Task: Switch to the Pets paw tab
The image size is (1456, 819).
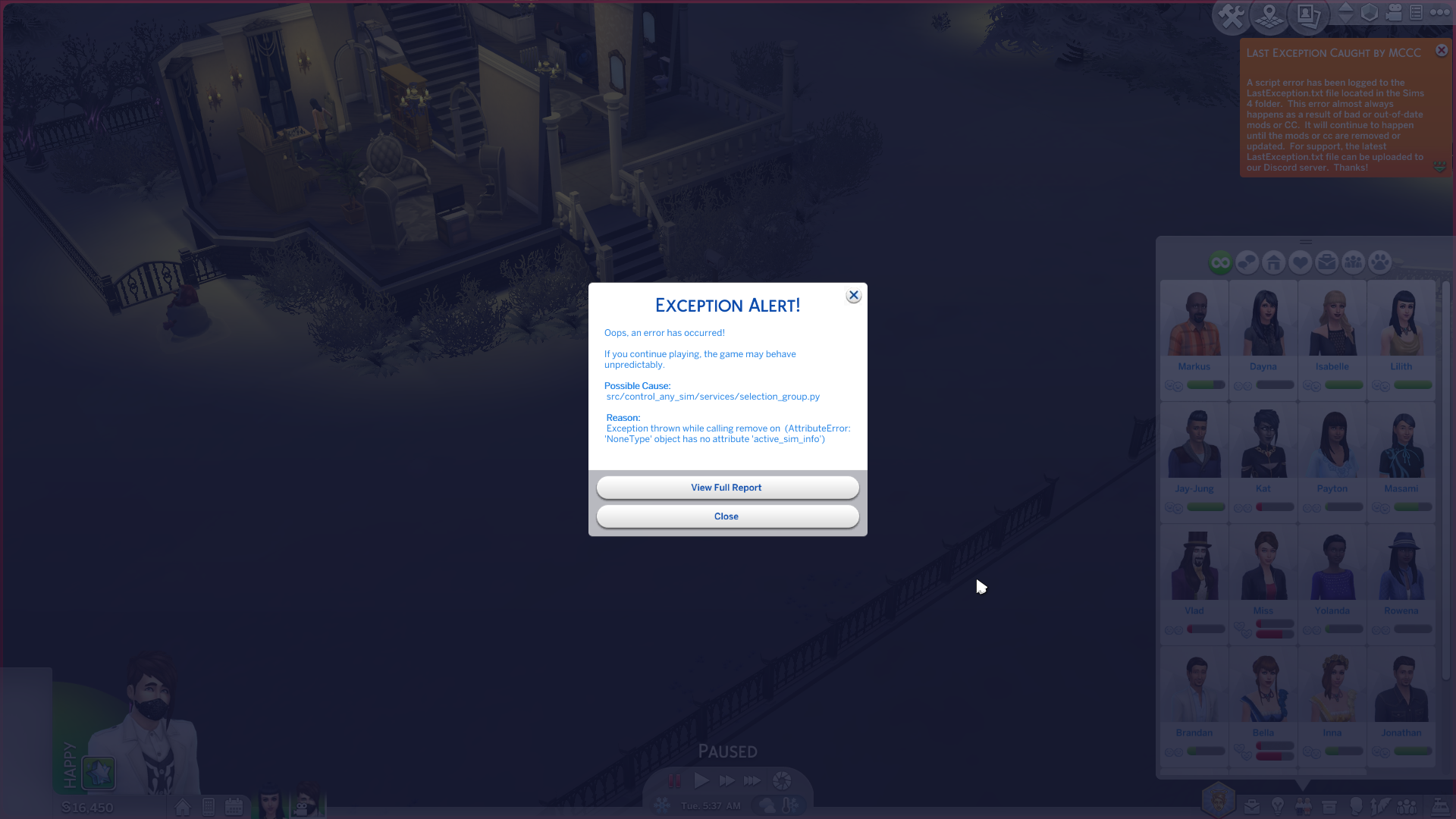Action: 1379,262
